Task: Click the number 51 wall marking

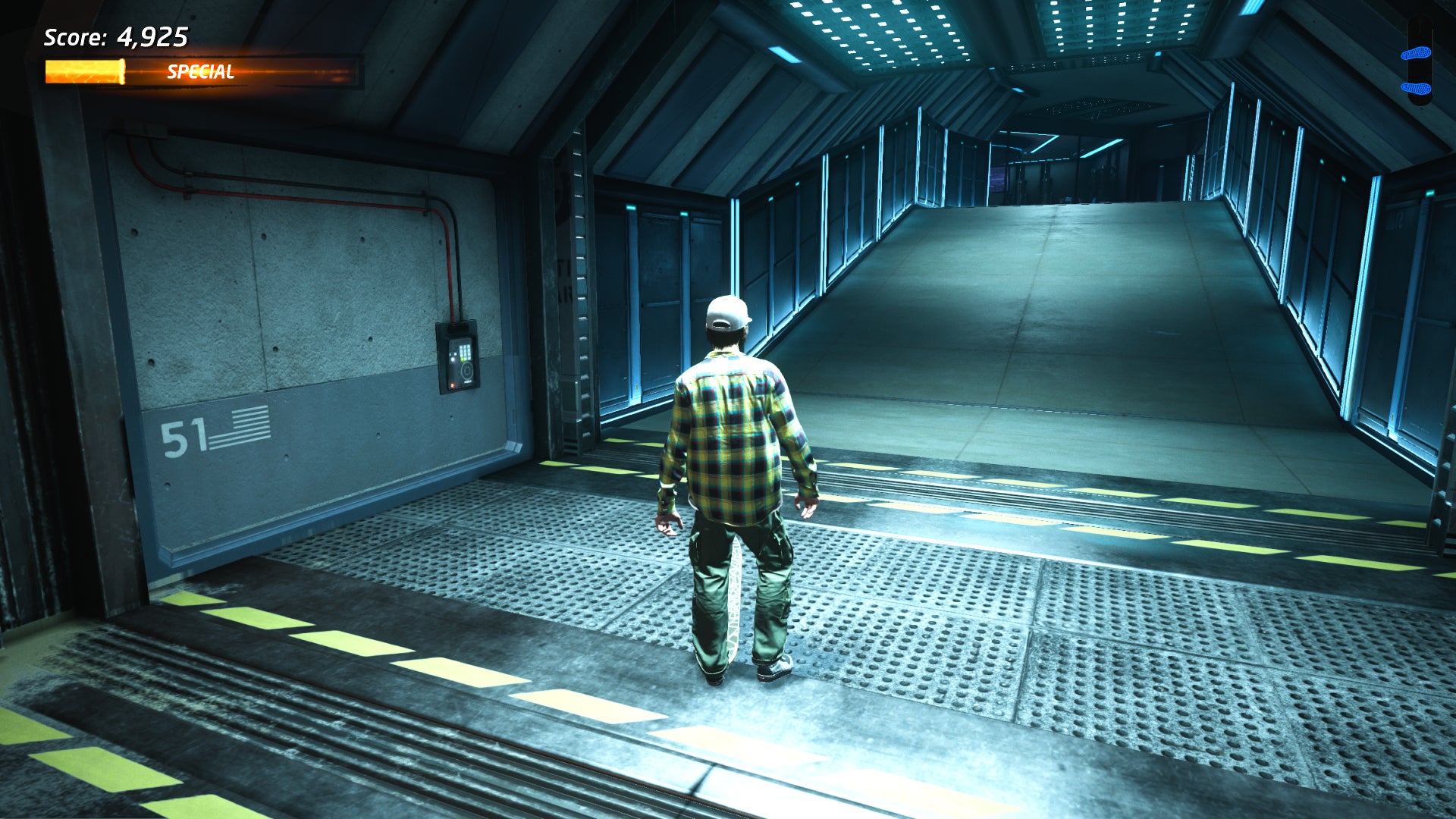Action: 184,435
